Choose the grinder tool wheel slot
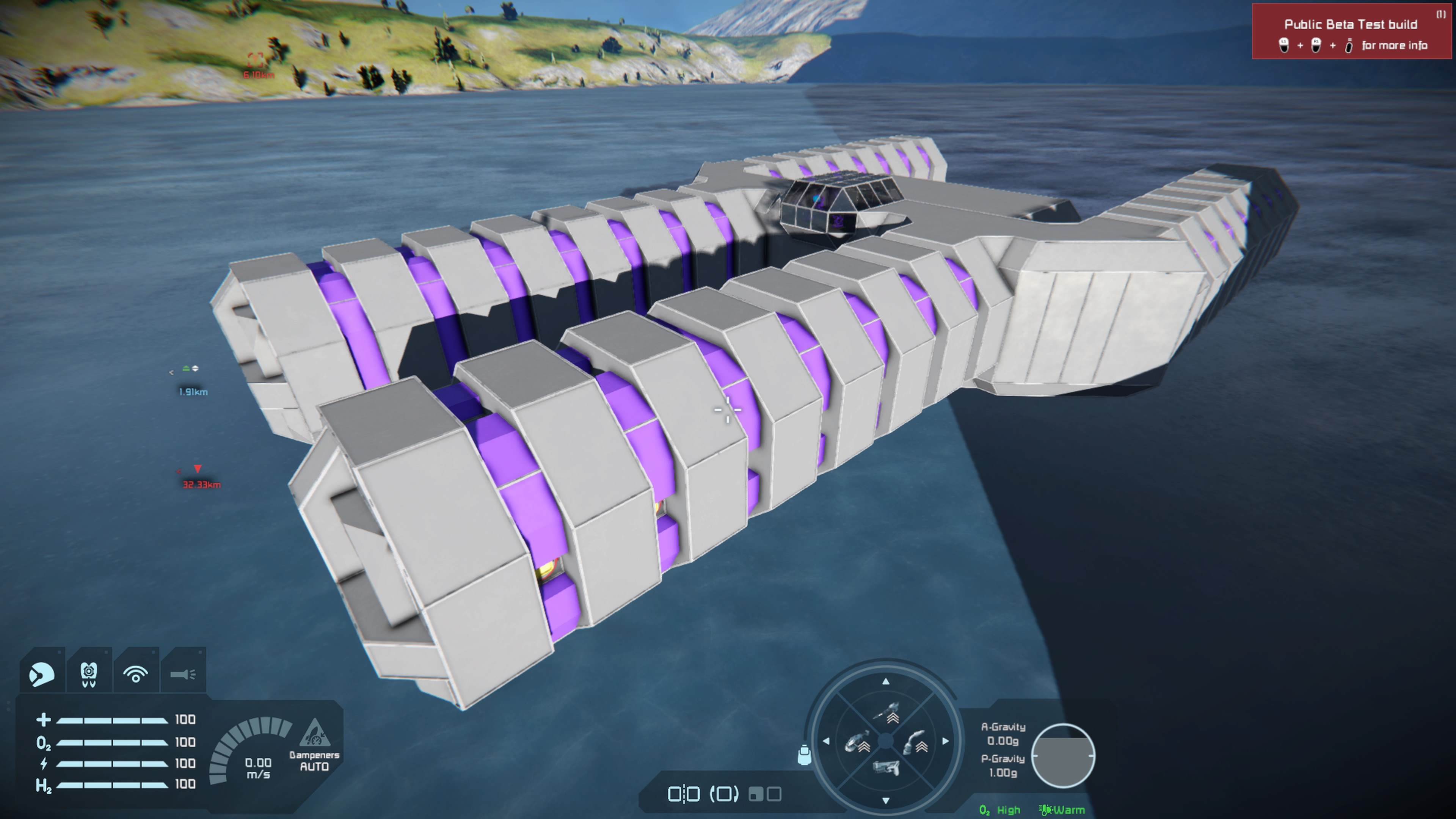This screenshot has height=819, width=1456. click(857, 742)
